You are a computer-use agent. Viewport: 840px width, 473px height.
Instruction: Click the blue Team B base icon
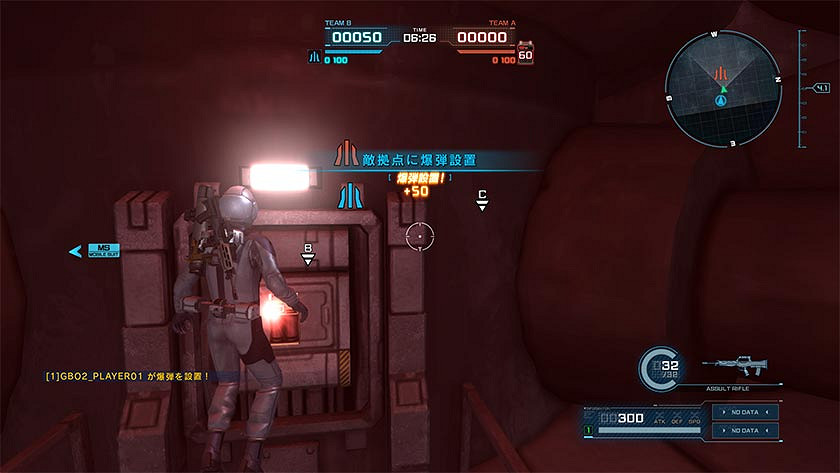tap(313, 58)
